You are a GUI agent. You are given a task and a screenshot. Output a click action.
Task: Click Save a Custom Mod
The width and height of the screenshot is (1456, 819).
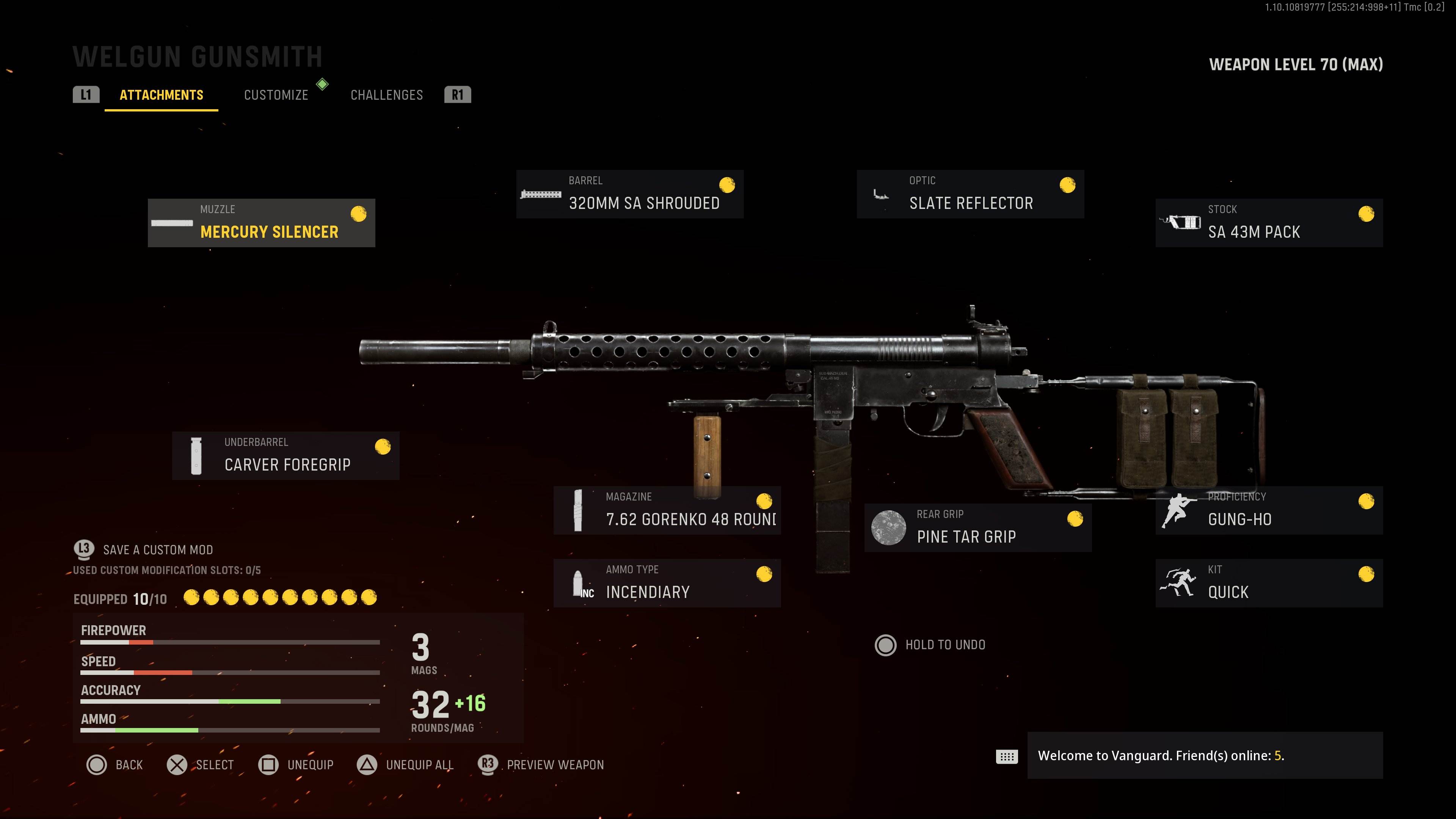click(x=157, y=550)
